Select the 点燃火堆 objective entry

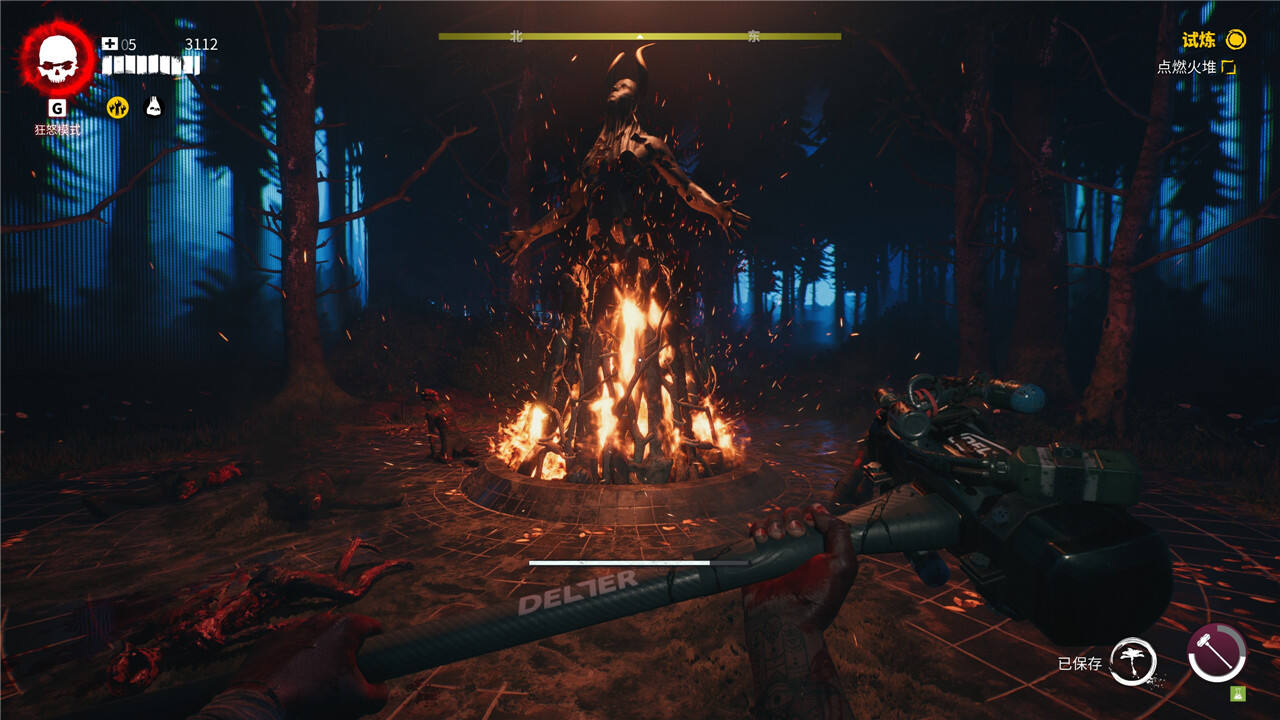point(1187,67)
